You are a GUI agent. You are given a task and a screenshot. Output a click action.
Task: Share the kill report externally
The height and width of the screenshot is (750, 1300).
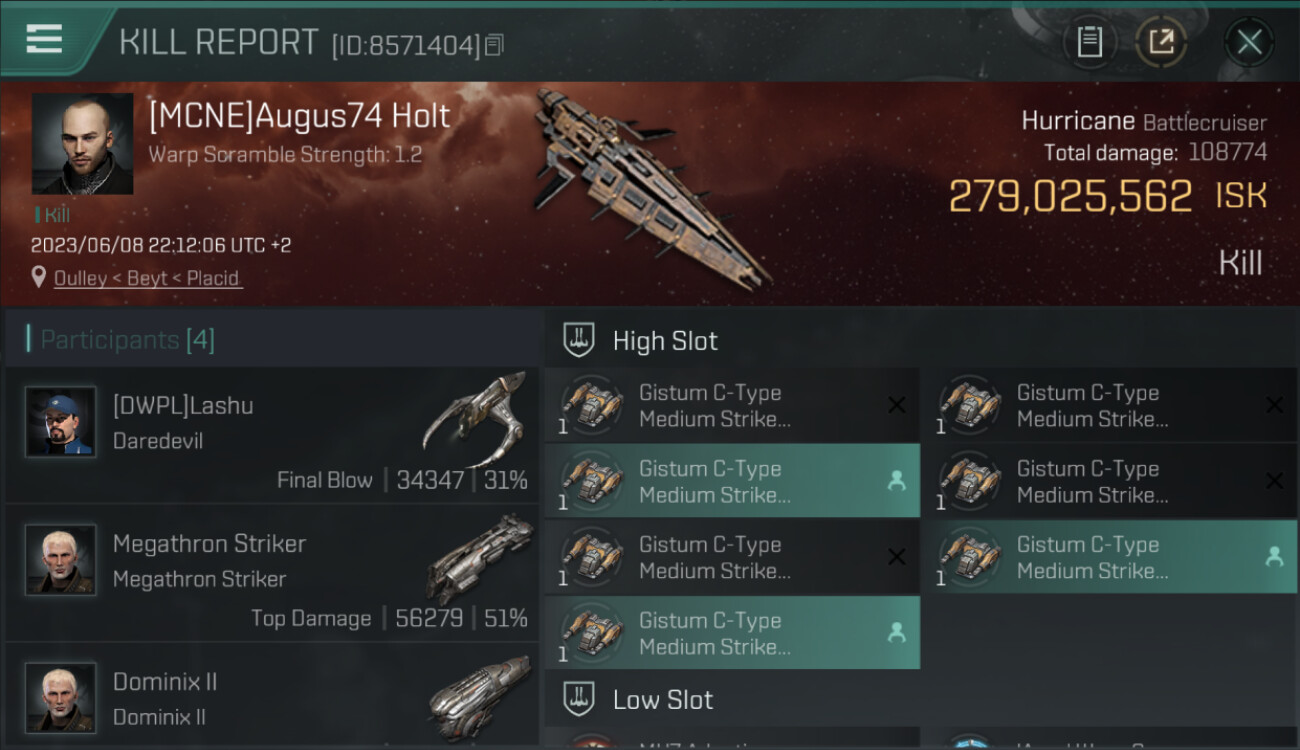(1161, 42)
